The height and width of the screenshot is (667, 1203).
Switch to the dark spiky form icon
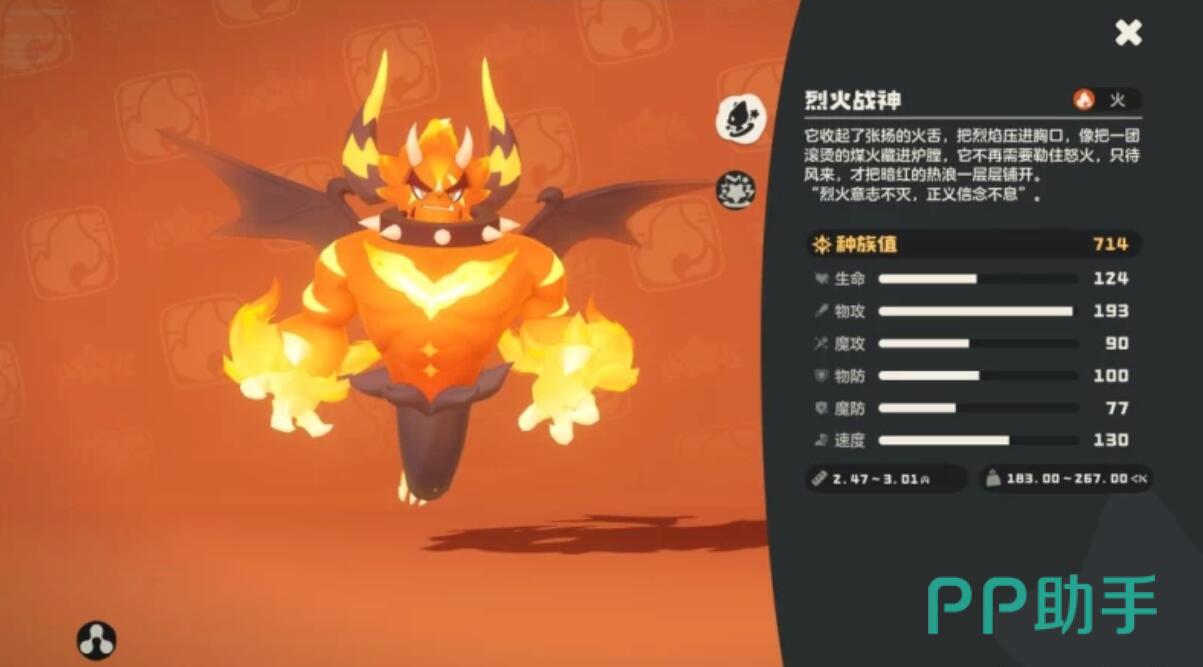pos(737,190)
